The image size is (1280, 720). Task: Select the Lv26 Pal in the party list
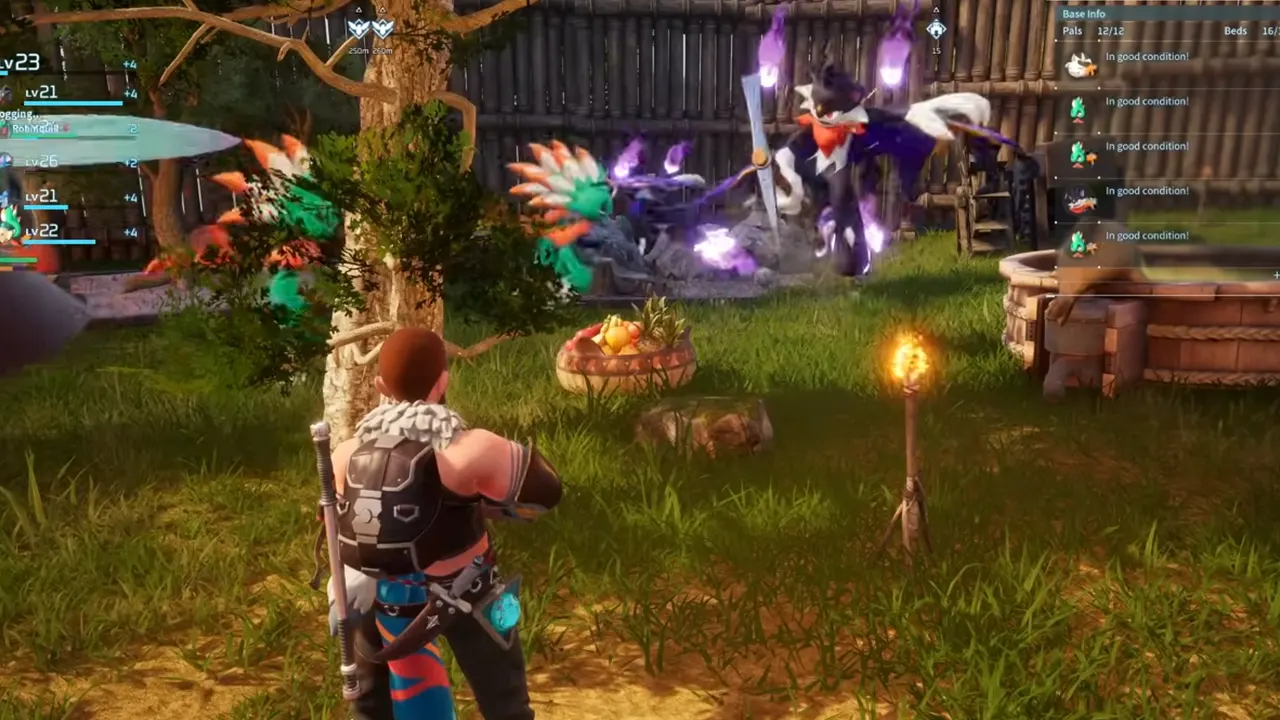[x=42, y=162]
